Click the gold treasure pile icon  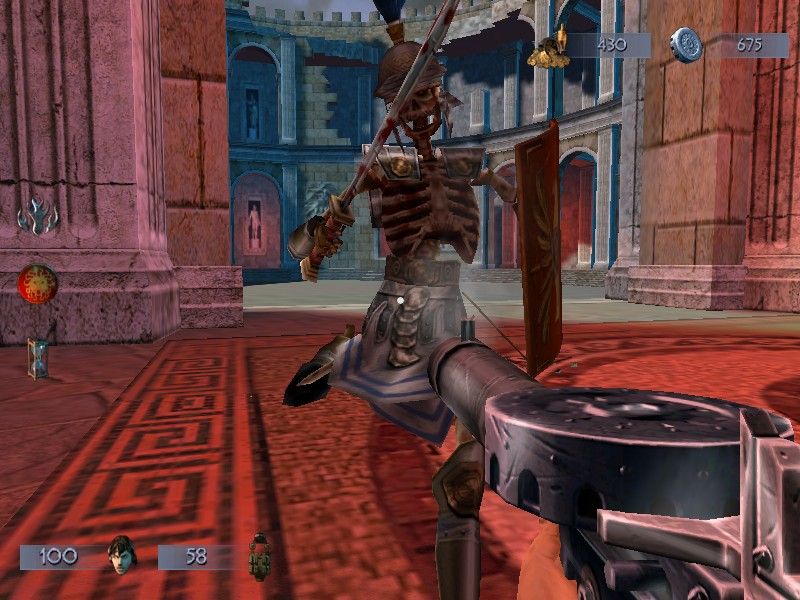tap(555, 46)
